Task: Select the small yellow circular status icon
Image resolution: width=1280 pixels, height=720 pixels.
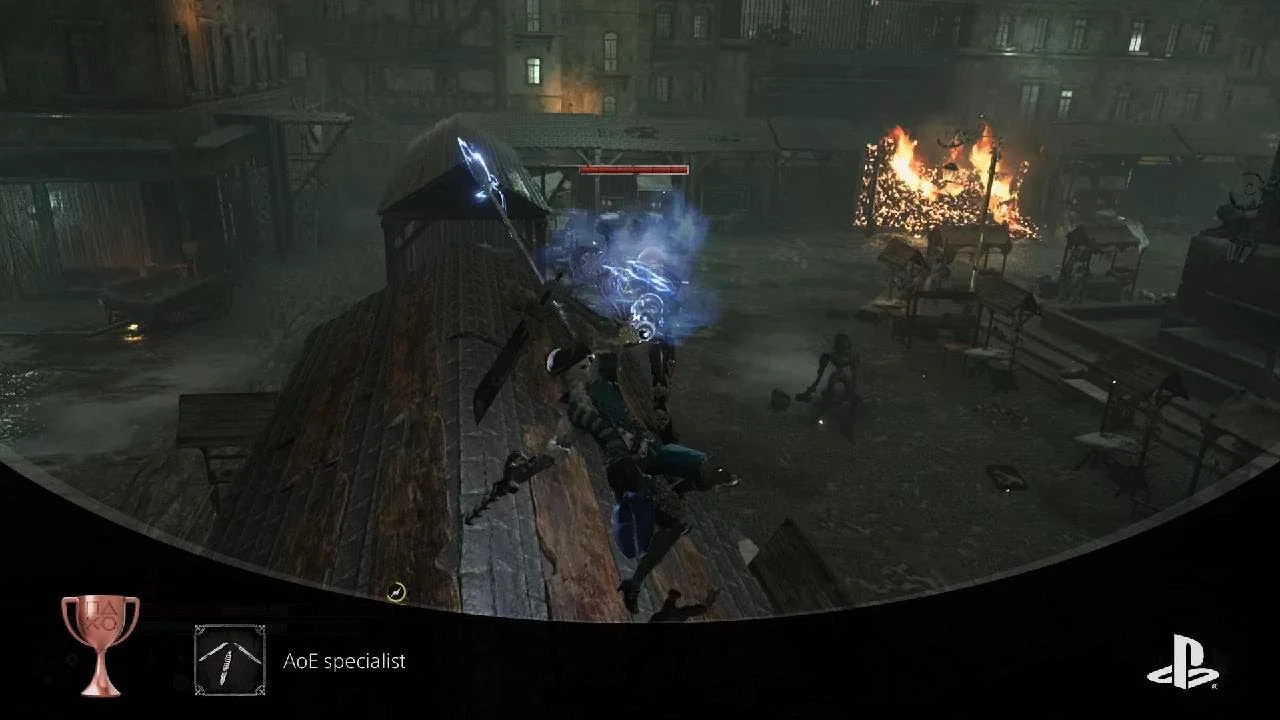Action: [x=397, y=593]
